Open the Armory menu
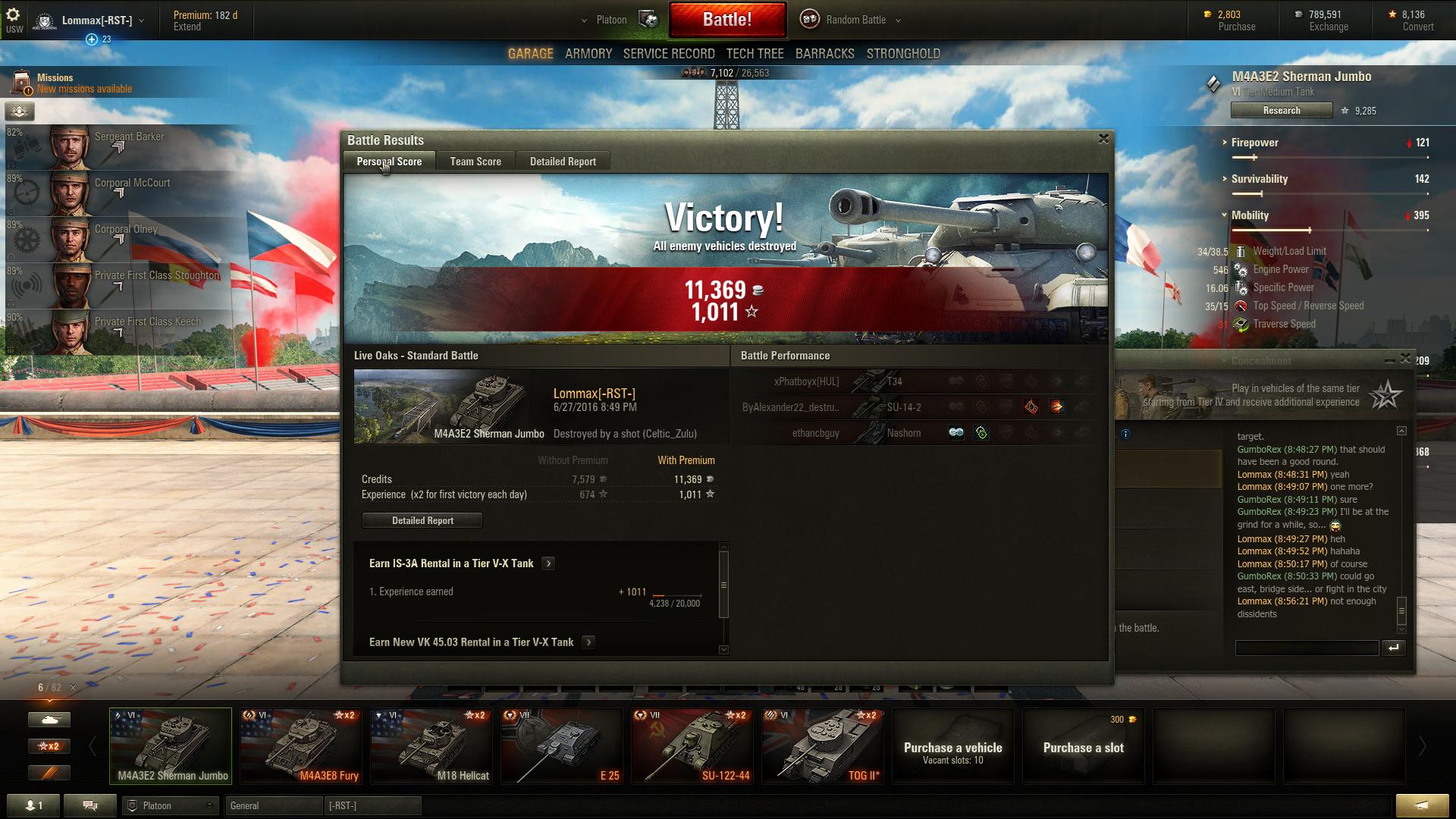 [588, 54]
